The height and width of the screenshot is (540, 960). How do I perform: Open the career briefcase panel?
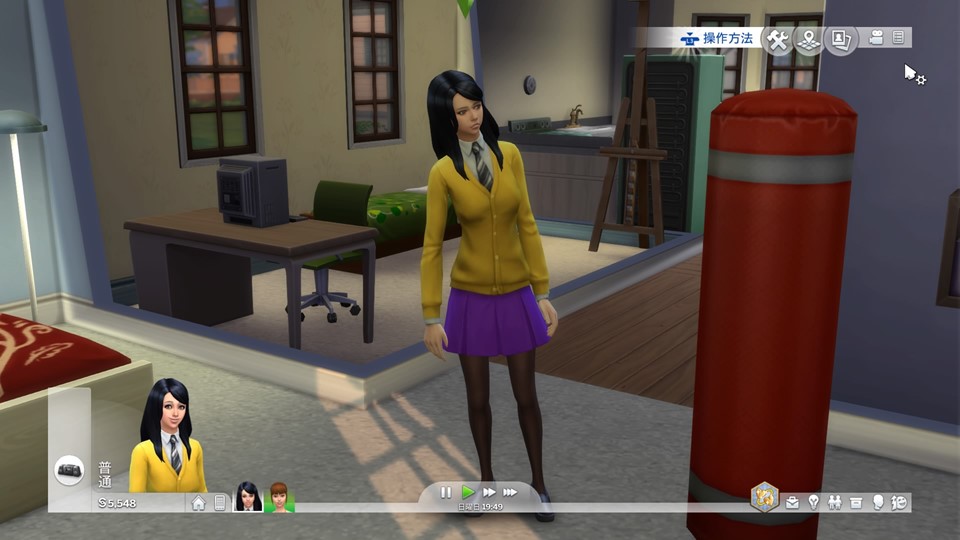click(x=793, y=502)
